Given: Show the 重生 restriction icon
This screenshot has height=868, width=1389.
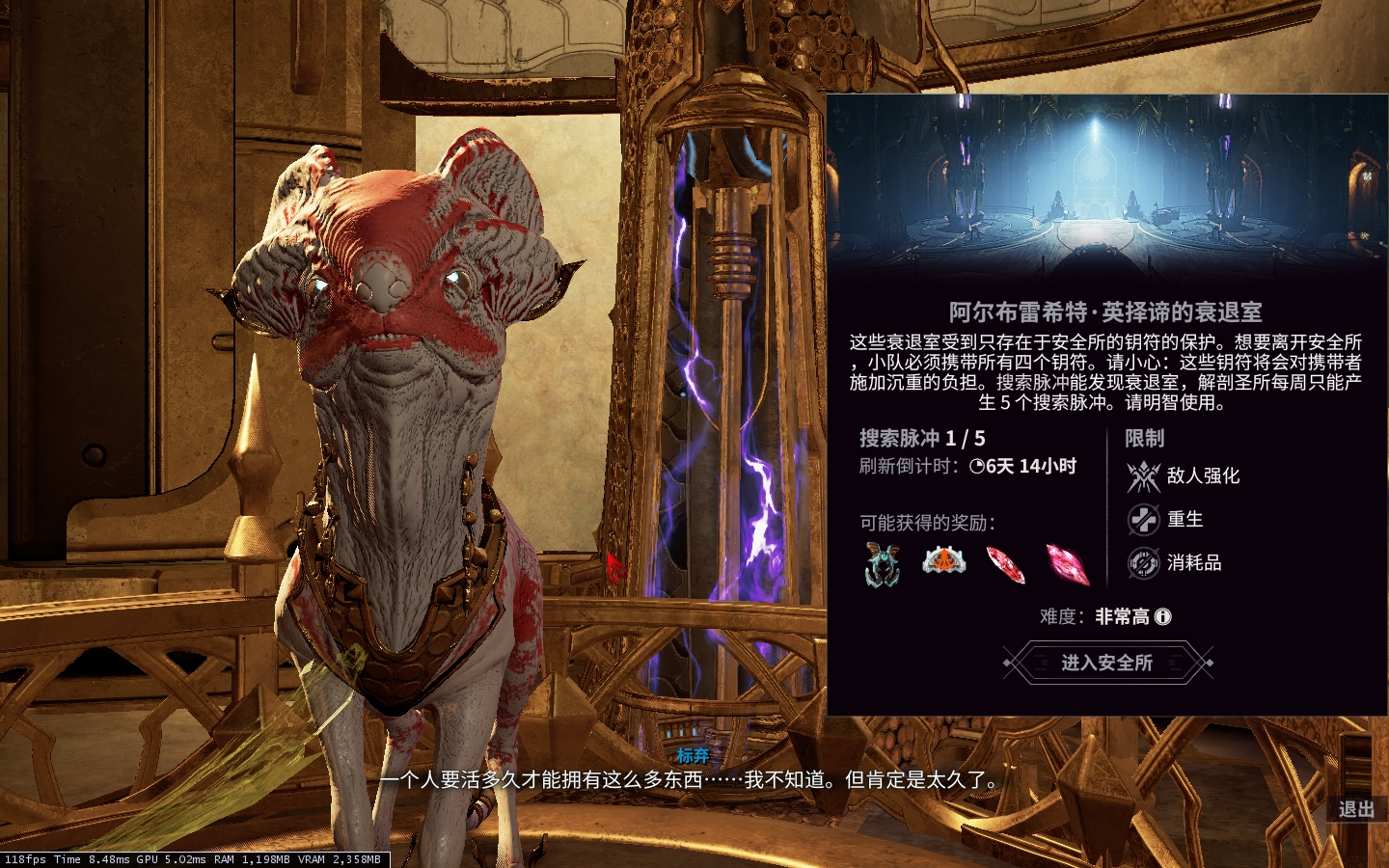Looking at the screenshot, I should (1144, 520).
